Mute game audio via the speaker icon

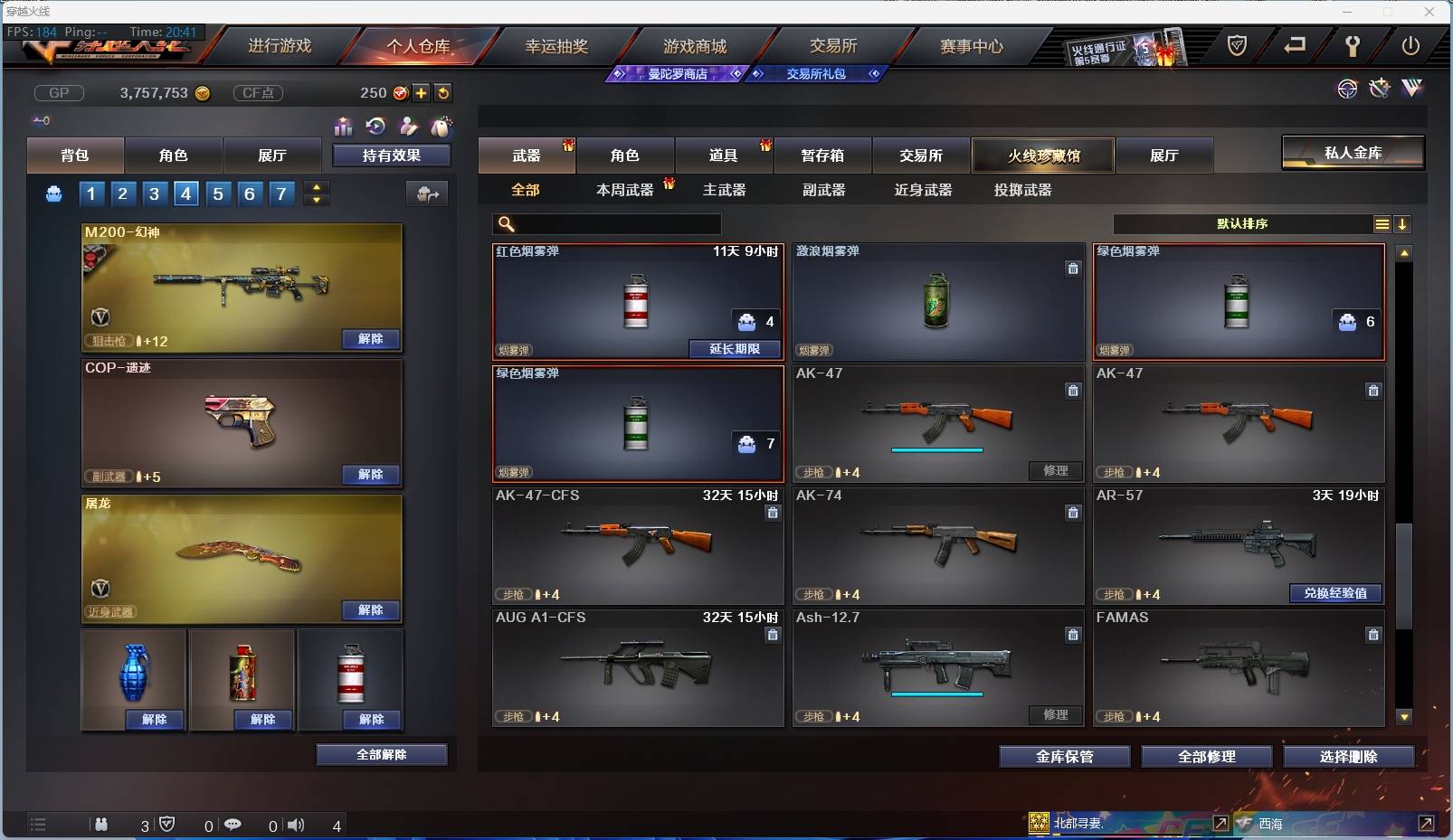click(296, 825)
